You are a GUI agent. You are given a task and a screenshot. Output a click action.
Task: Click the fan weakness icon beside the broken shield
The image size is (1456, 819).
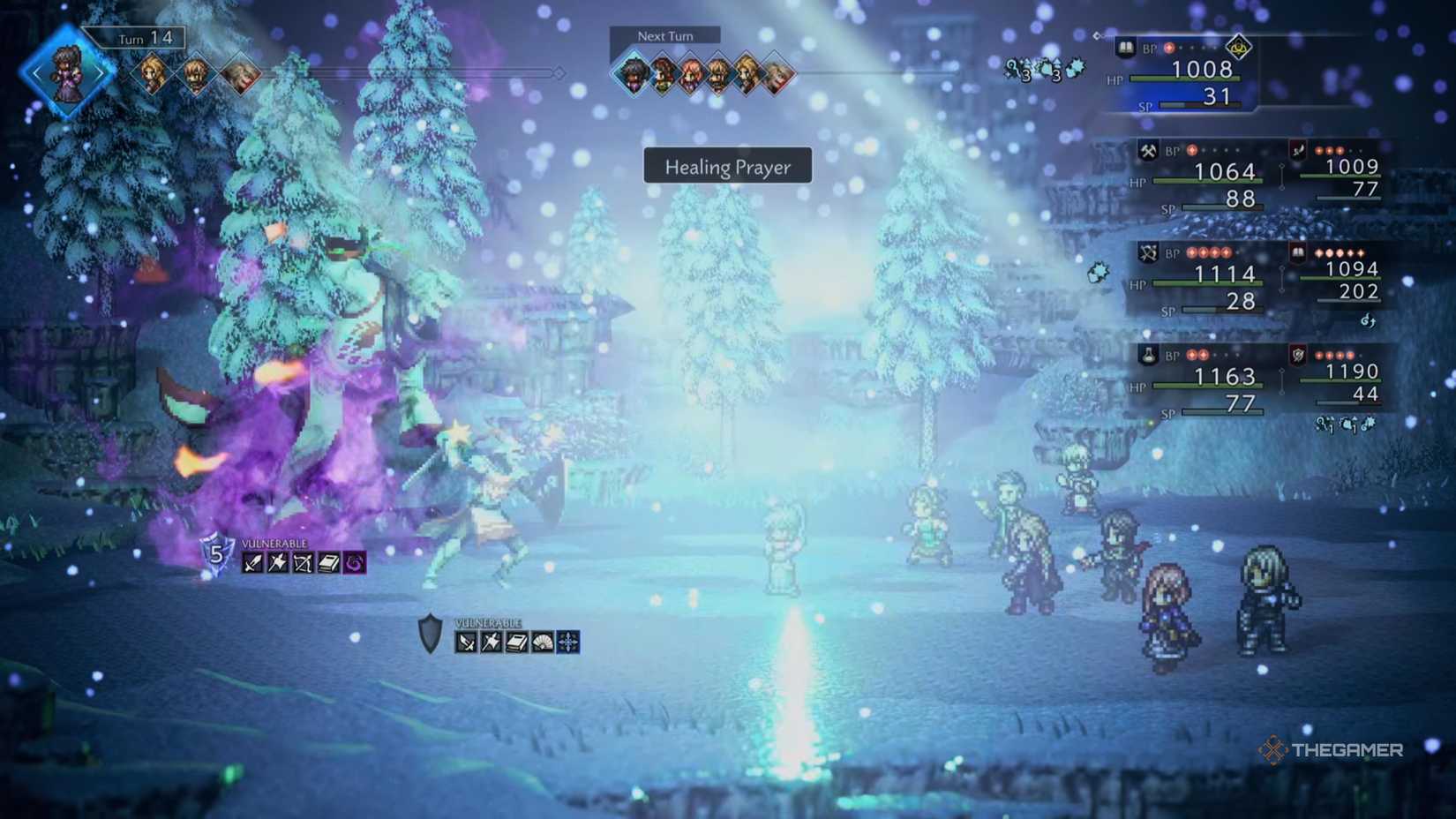coord(542,641)
